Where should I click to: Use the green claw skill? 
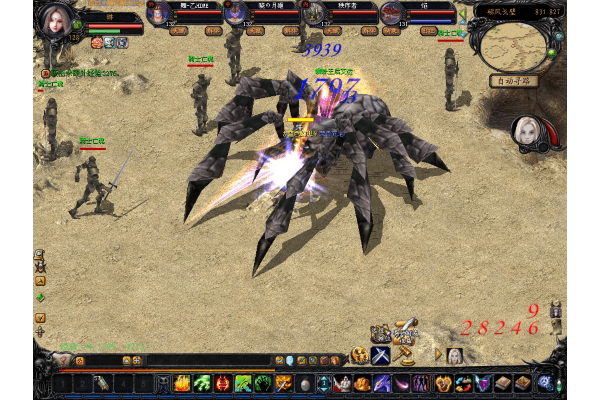click(203, 383)
